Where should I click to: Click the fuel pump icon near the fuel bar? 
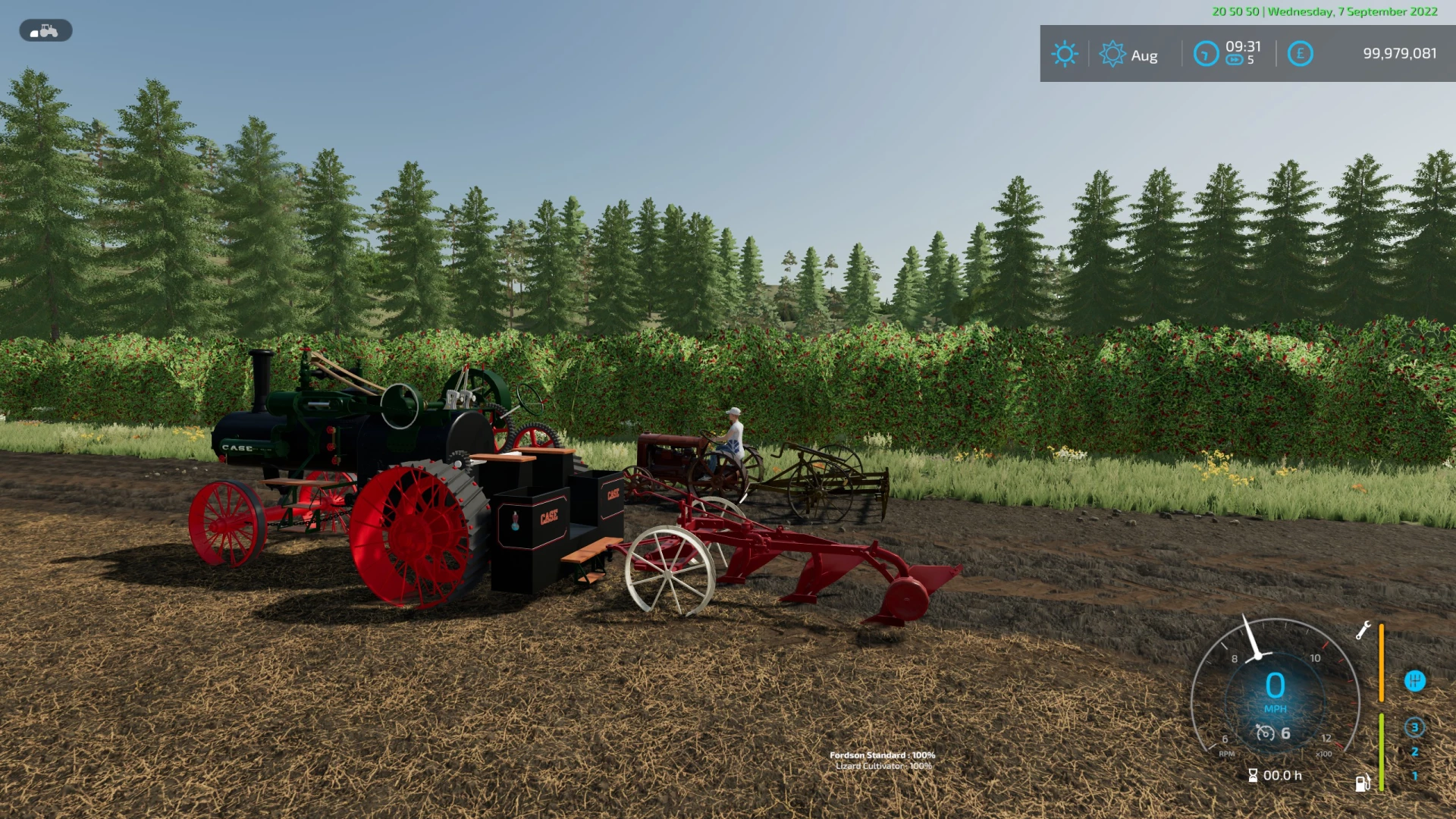point(1363,783)
